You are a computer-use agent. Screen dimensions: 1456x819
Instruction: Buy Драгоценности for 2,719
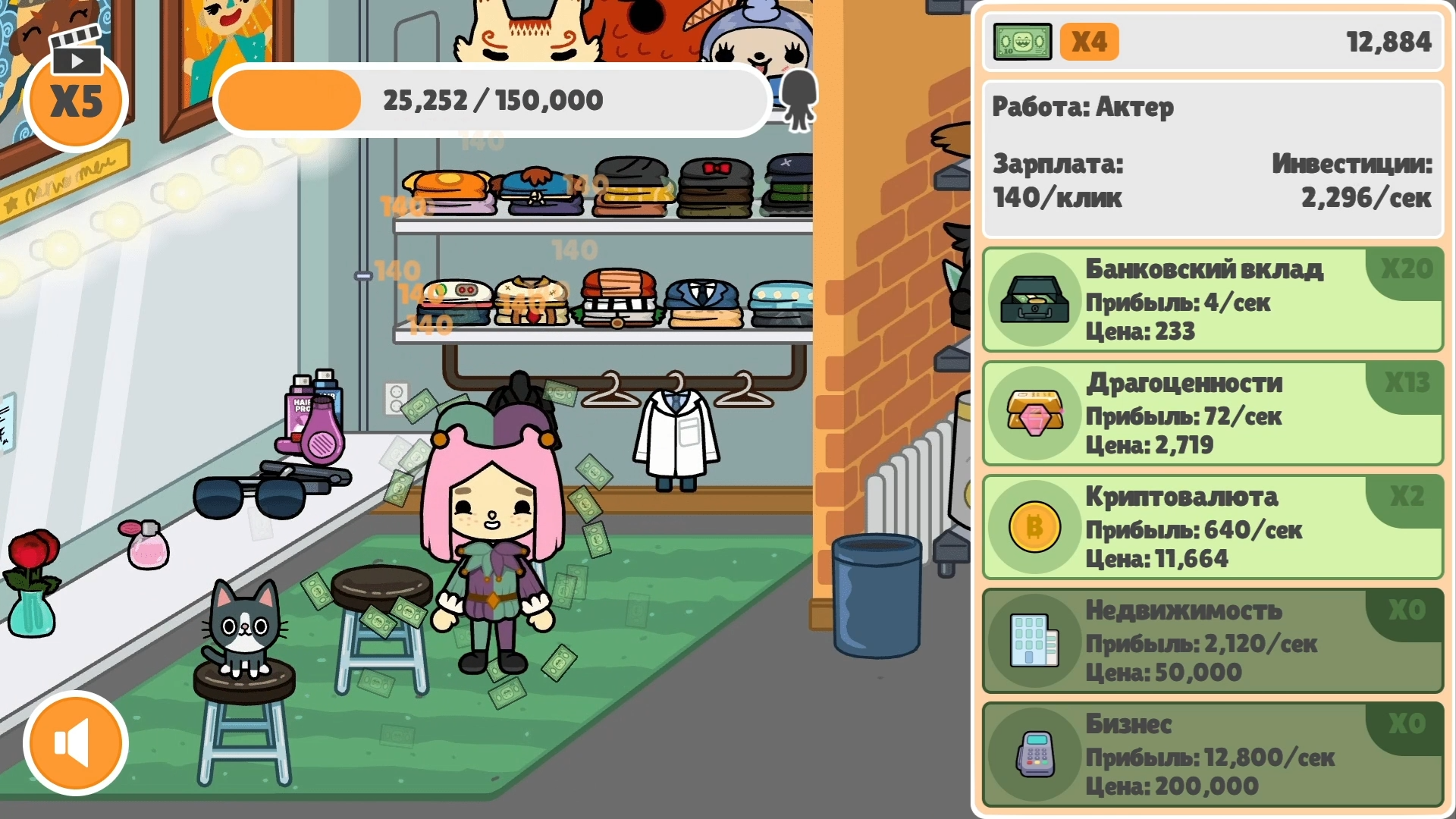tap(1213, 414)
